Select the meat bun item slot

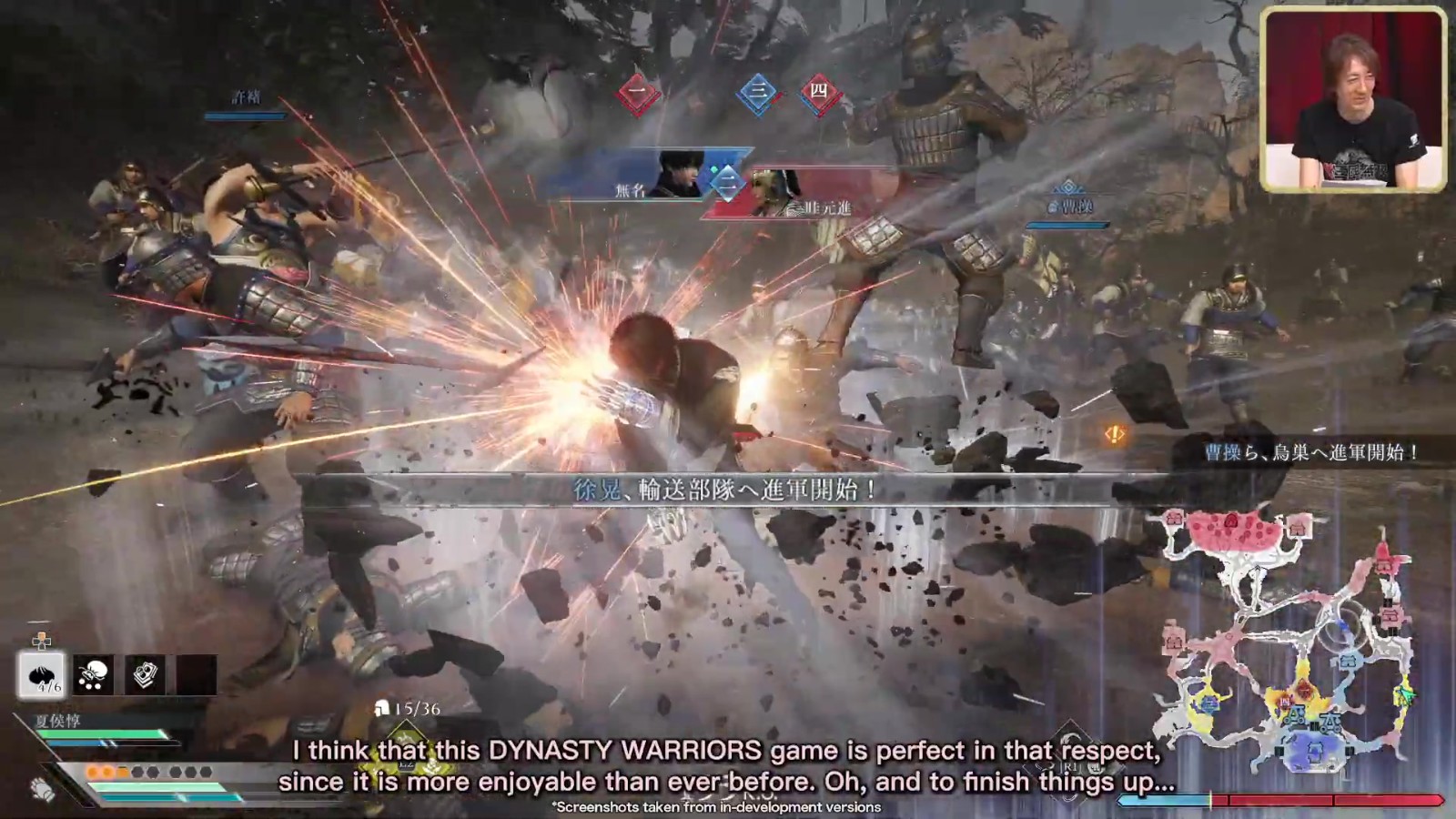tap(41, 675)
